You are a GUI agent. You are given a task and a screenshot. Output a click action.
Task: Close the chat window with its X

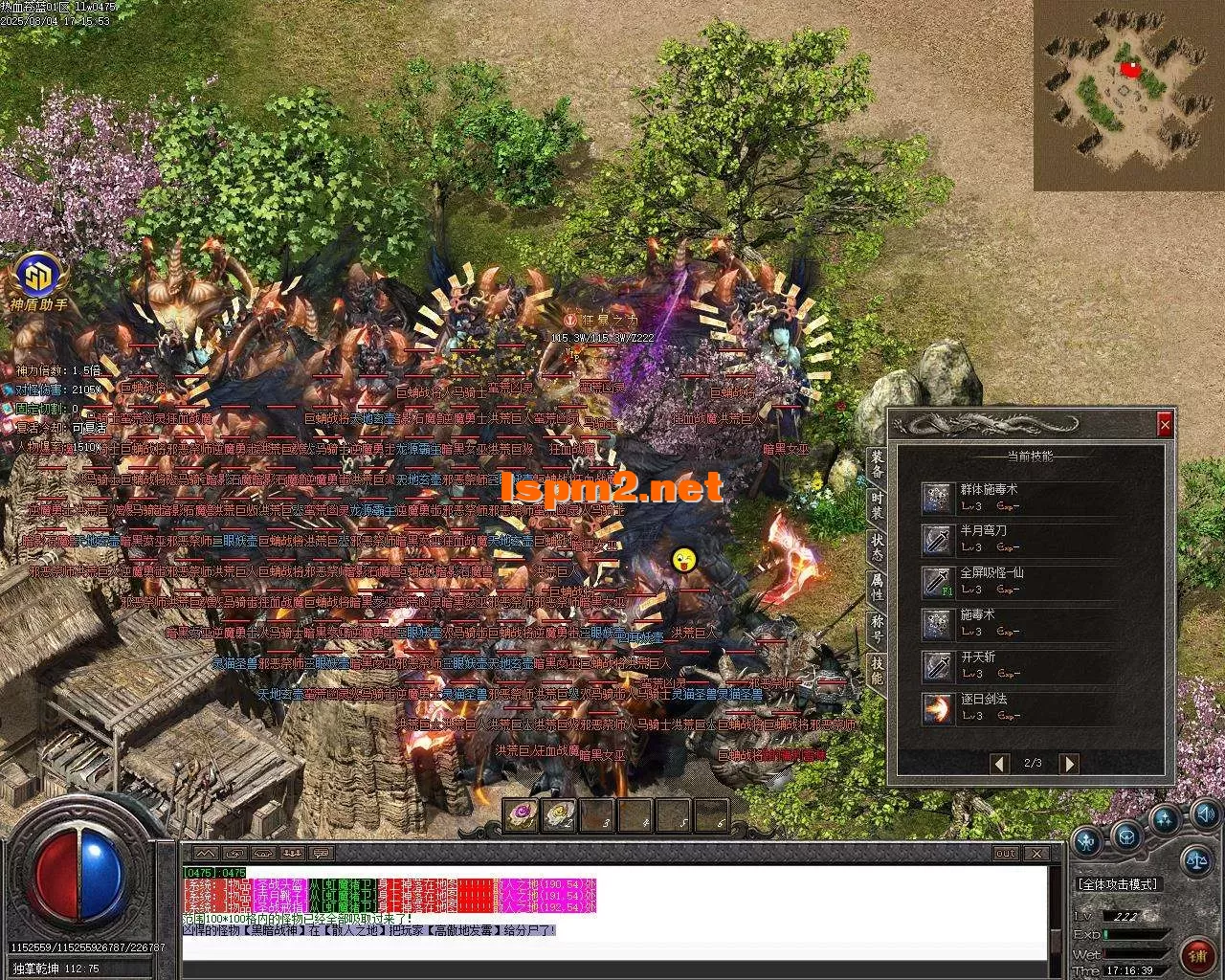1036,853
